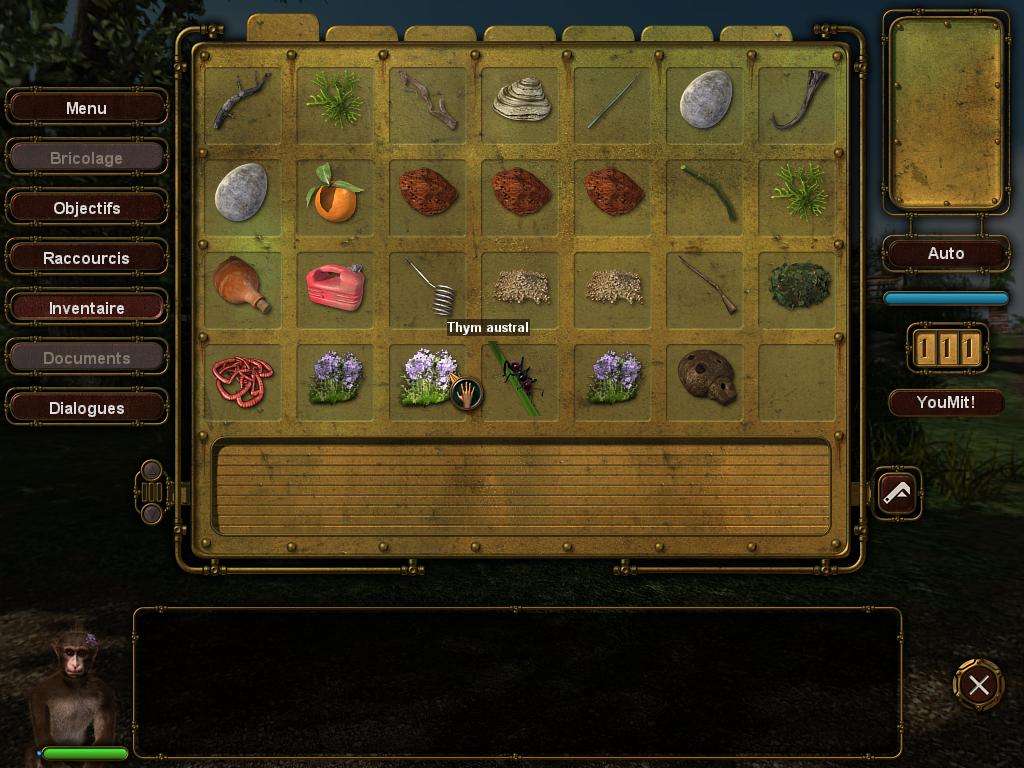The image size is (1024, 768).
Task: Click the boomerang icon button
Action: click(x=897, y=491)
